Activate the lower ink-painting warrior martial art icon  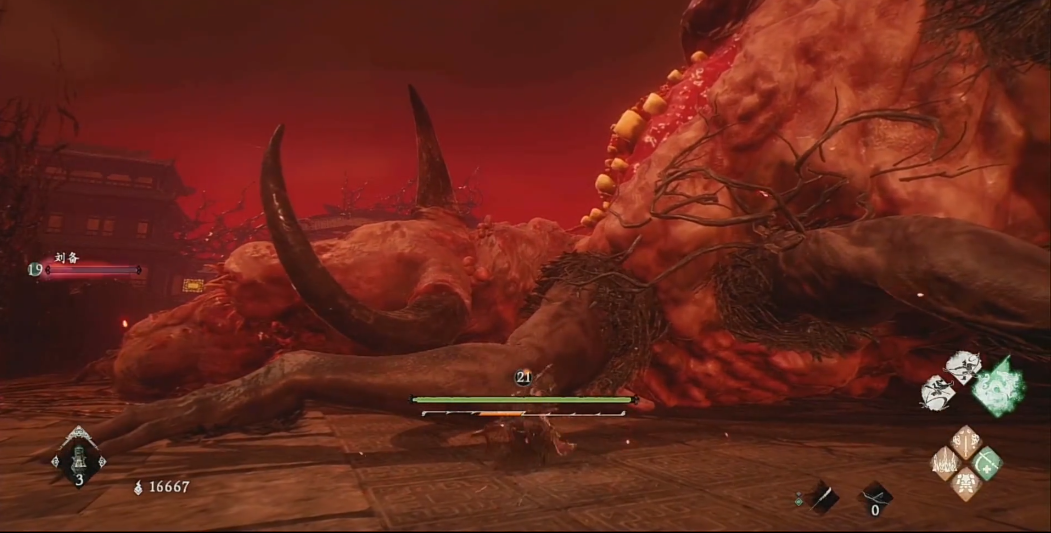(x=937, y=392)
